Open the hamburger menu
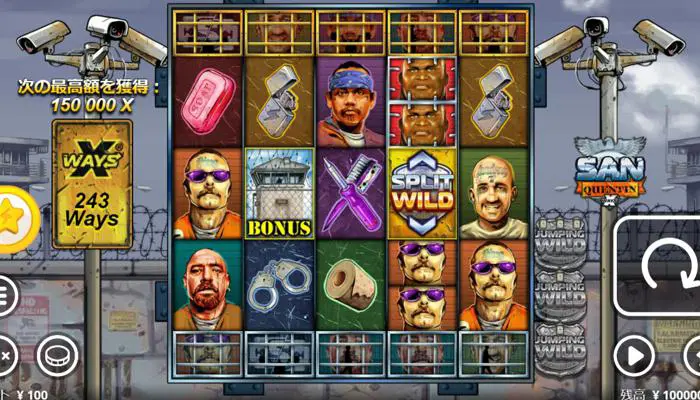 6,295
